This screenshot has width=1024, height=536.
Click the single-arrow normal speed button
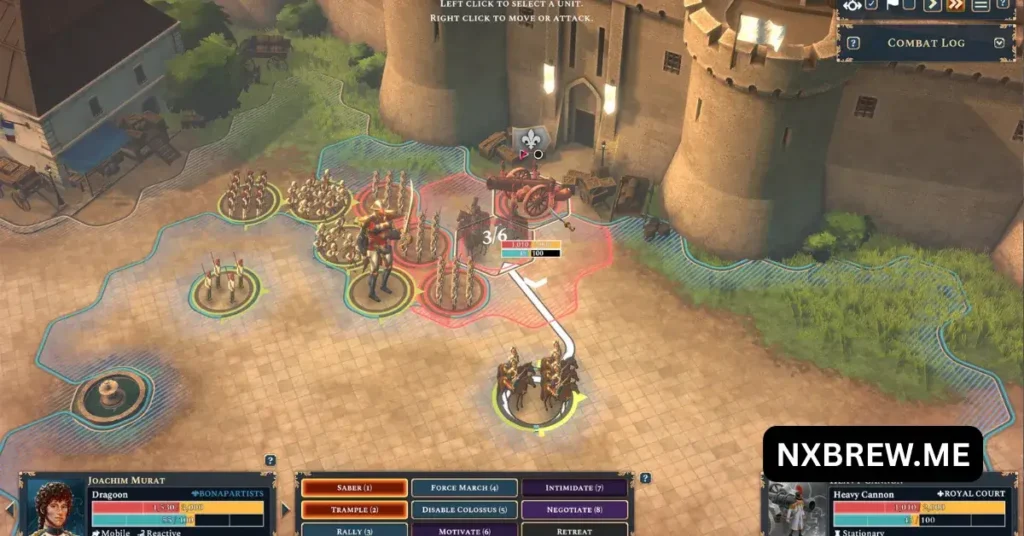pyautogui.click(x=933, y=6)
